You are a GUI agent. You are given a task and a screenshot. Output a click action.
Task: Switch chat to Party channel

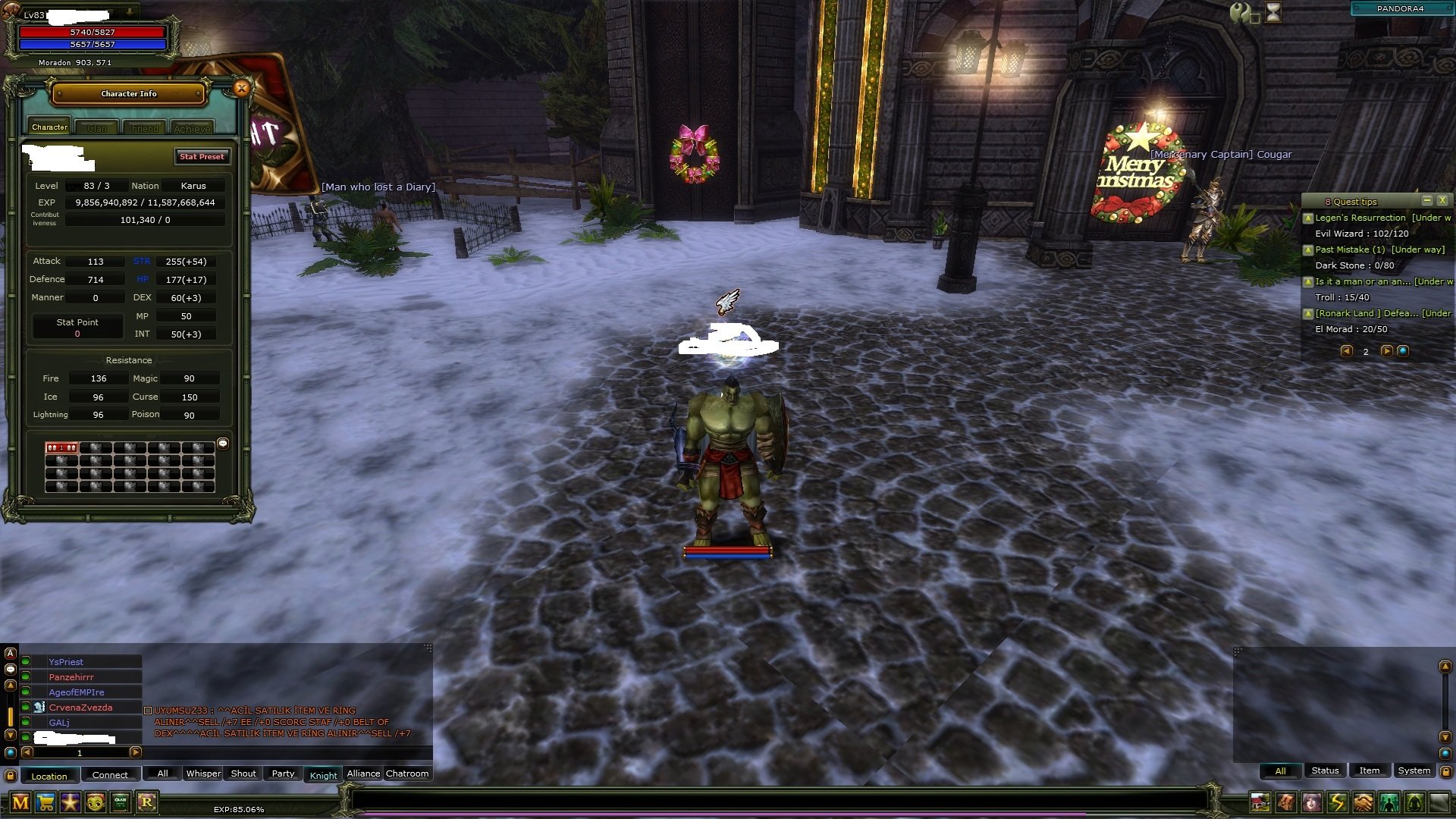pyautogui.click(x=283, y=773)
